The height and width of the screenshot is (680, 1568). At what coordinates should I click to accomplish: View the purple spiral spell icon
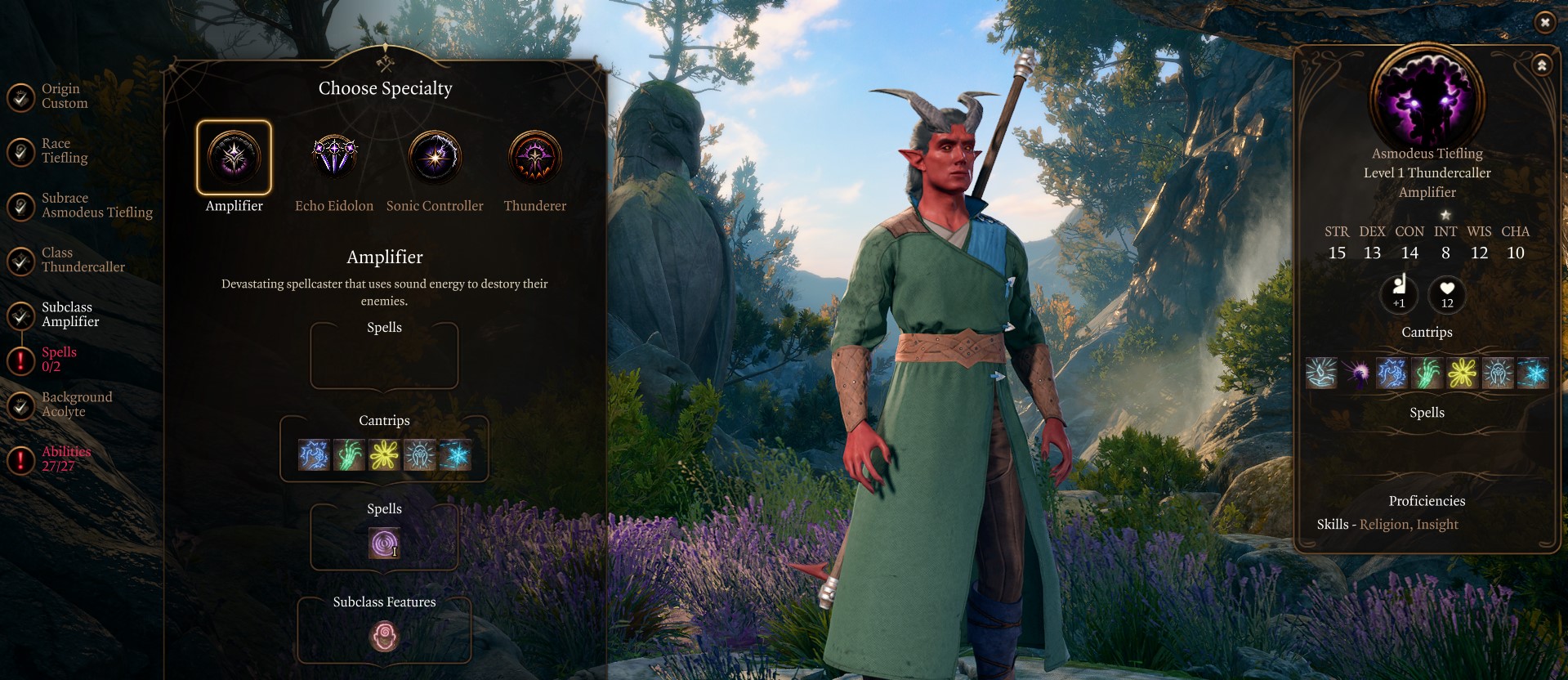coord(384,544)
